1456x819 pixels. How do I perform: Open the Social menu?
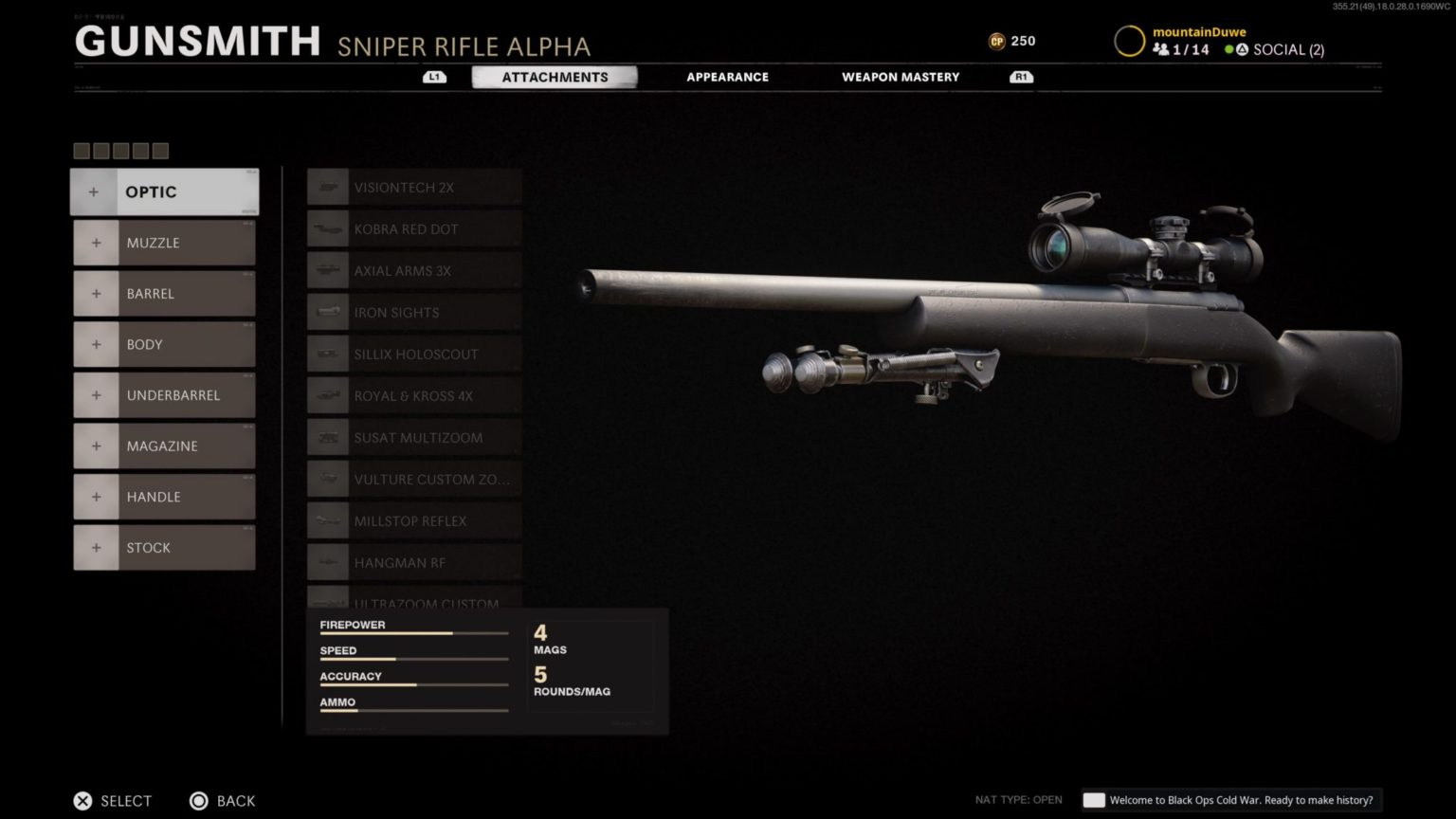(x=1276, y=49)
